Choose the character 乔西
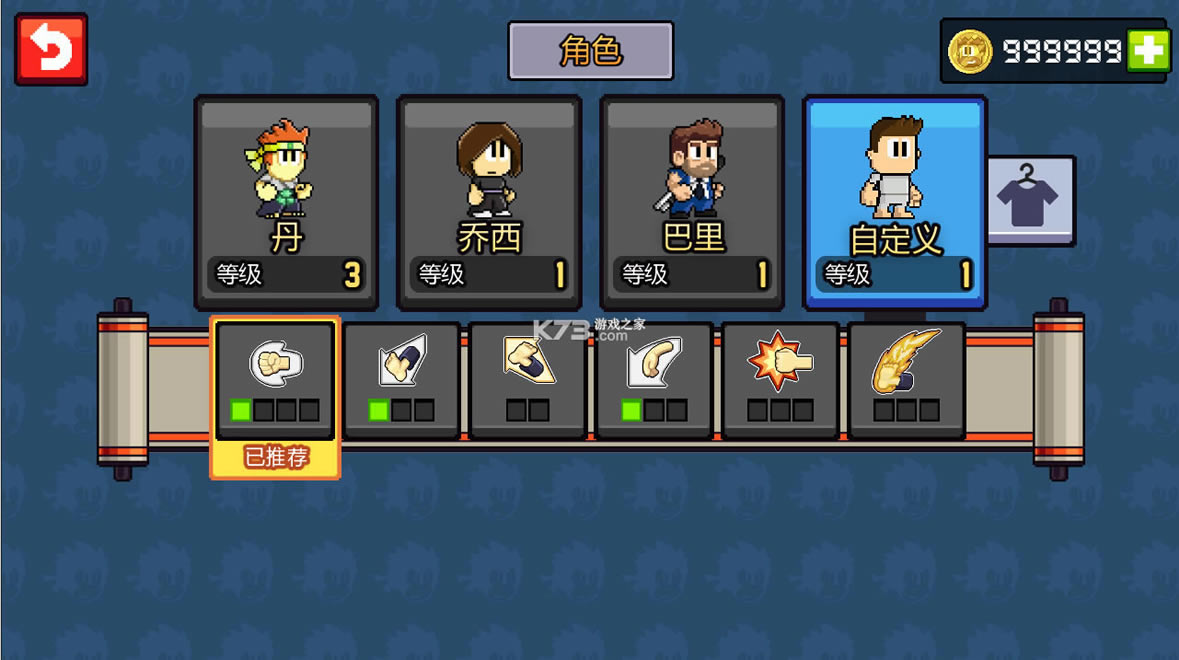The width and height of the screenshot is (1179, 660). point(489,201)
